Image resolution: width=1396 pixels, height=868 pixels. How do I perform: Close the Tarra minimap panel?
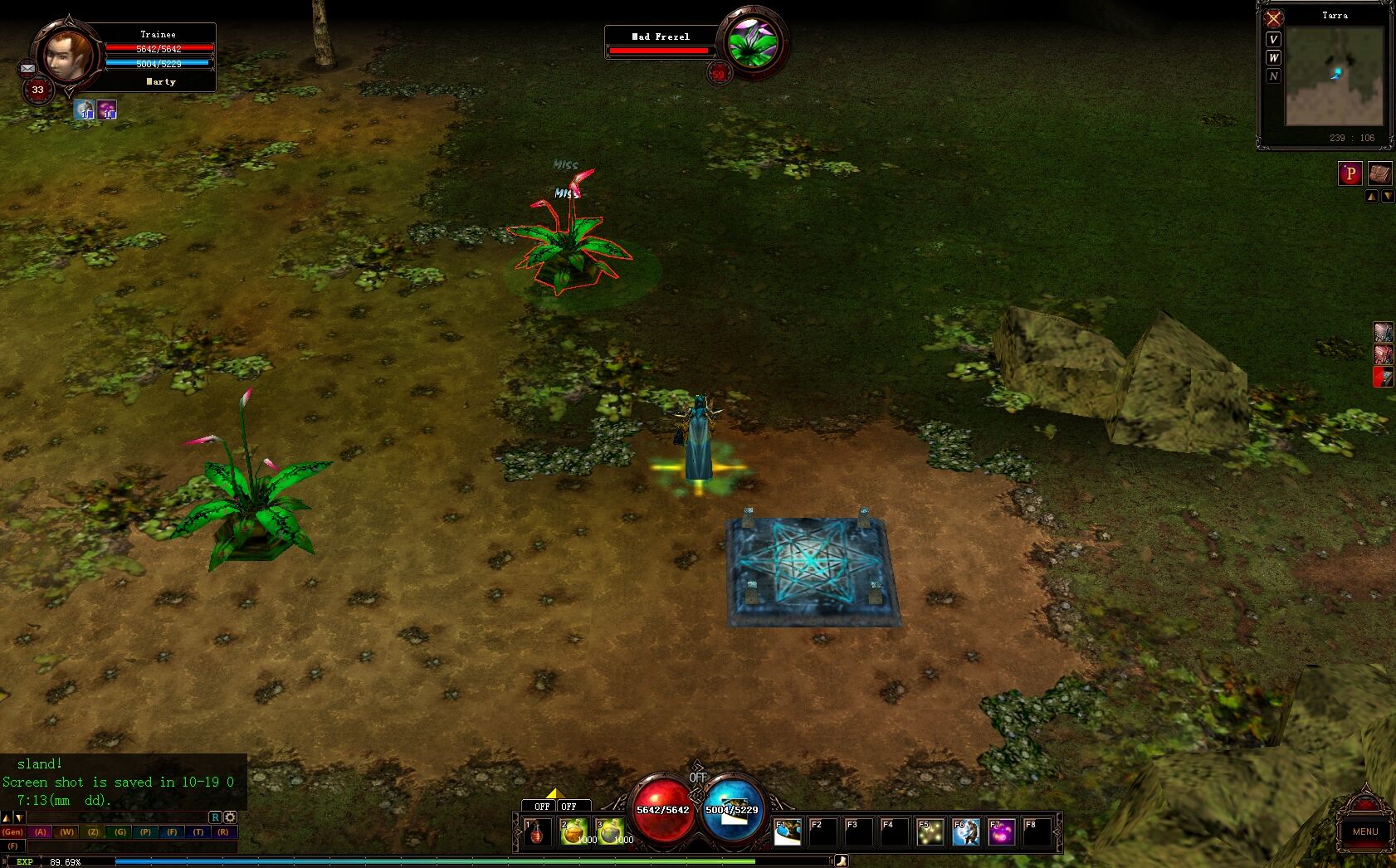tap(1274, 18)
